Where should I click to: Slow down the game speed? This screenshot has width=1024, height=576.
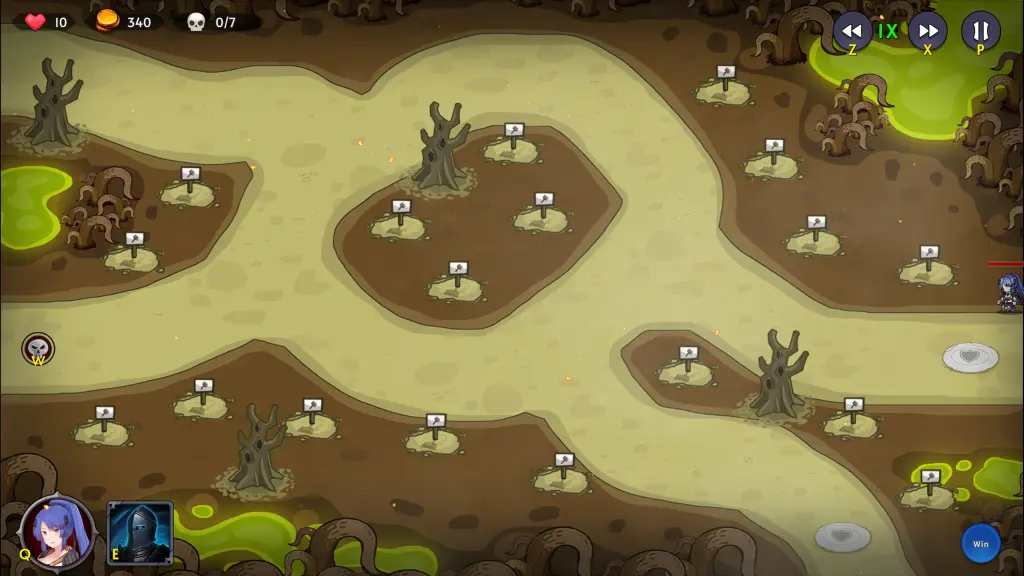[x=852, y=30]
